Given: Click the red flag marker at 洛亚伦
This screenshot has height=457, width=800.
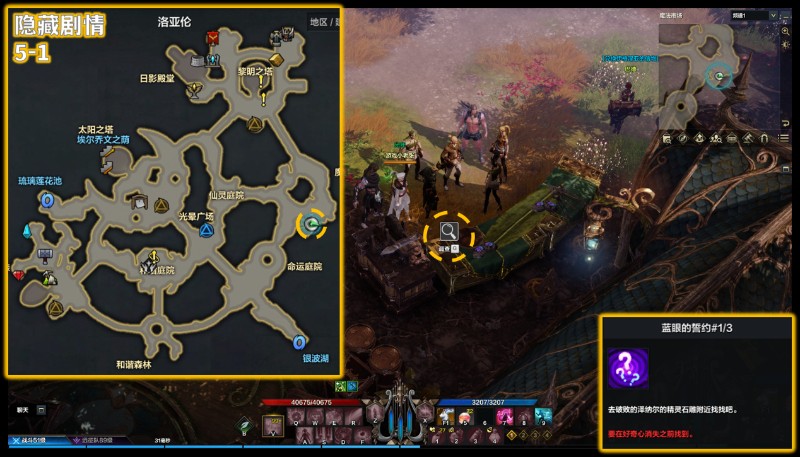Looking at the screenshot, I should (x=213, y=38).
